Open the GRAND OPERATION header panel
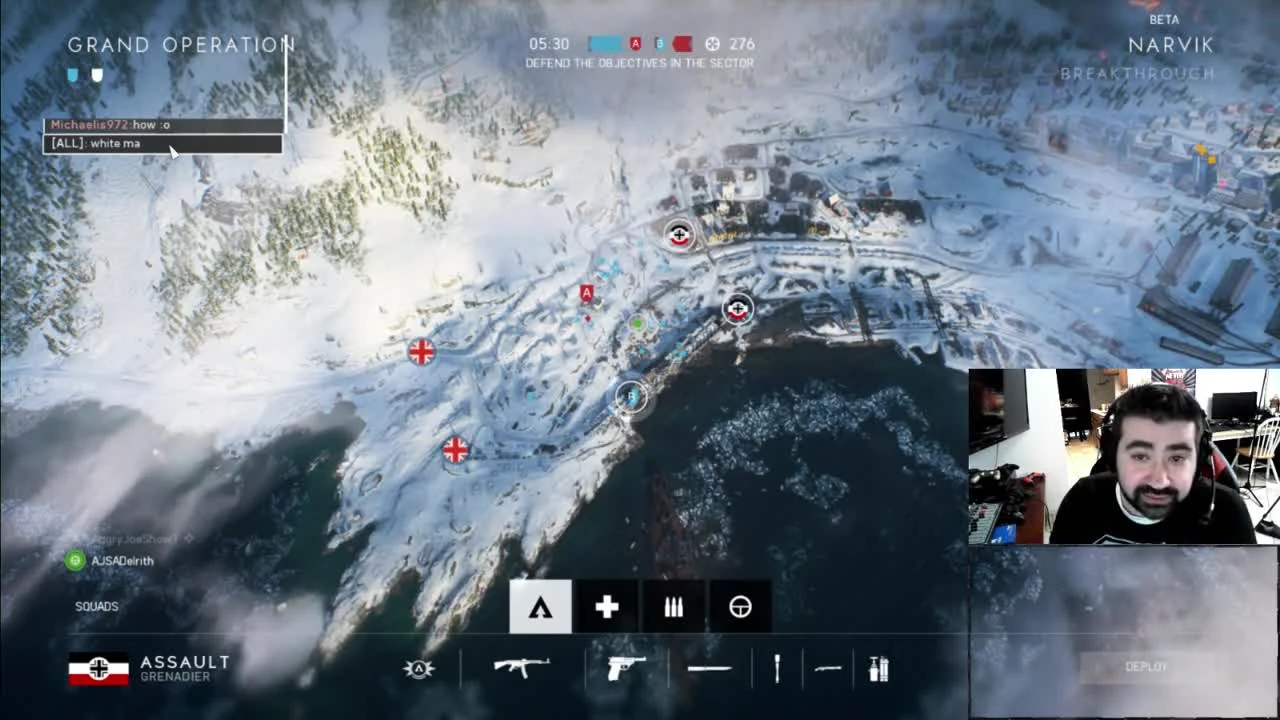Image resolution: width=1280 pixels, height=720 pixels. 181,44
